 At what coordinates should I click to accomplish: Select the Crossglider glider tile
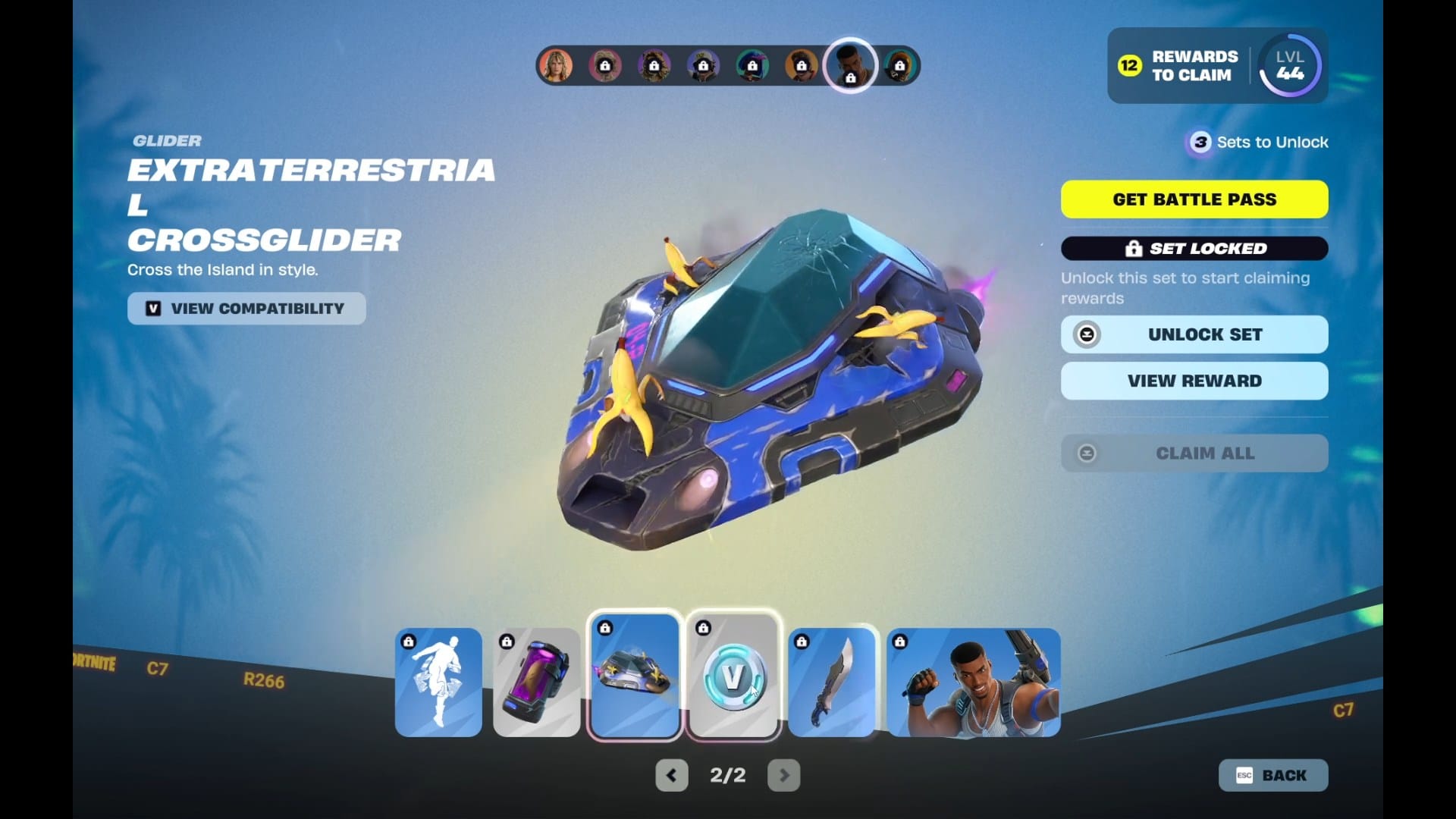tap(635, 675)
